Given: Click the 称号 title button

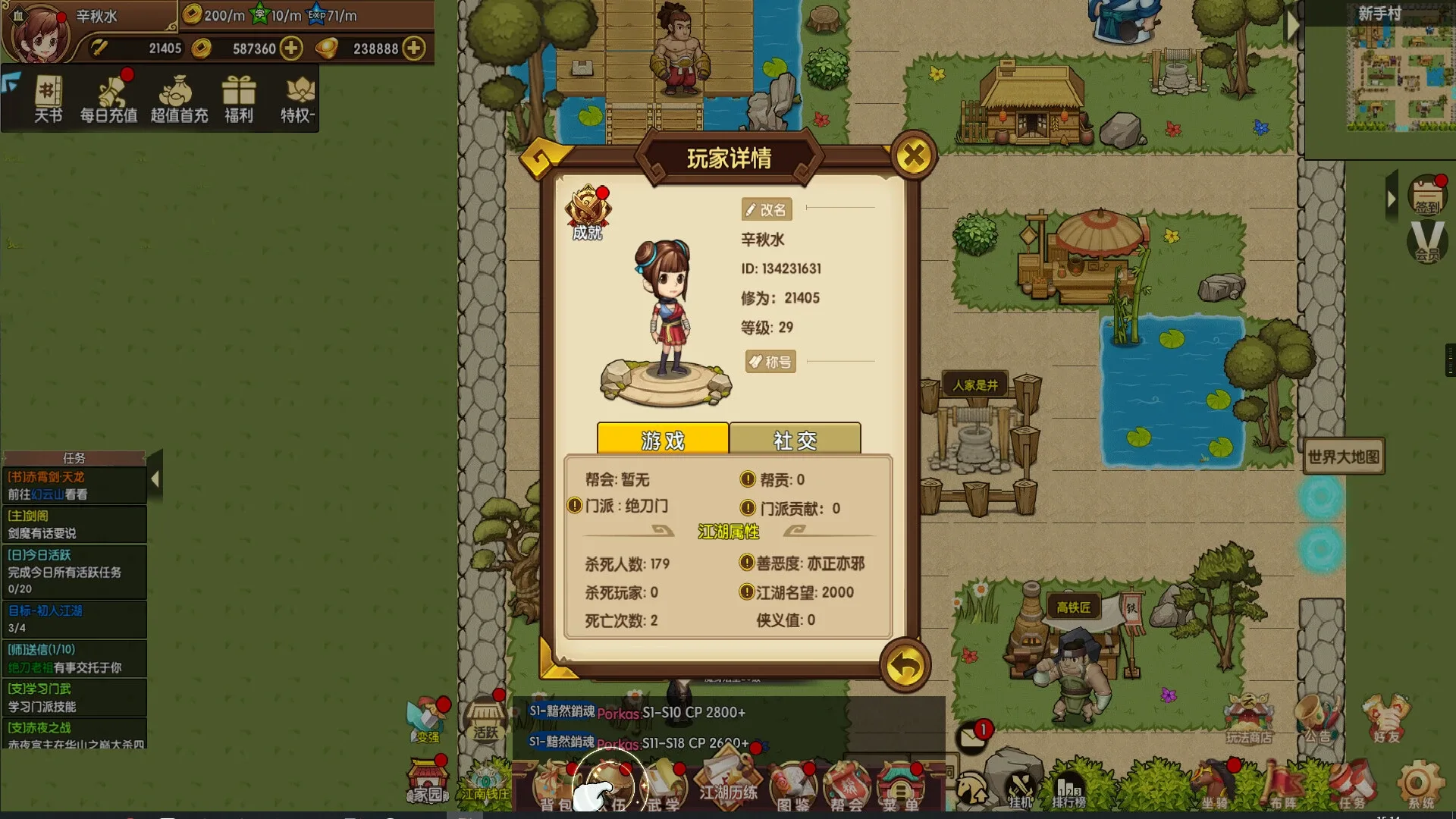Looking at the screenshot, I should pyautogui.click(x=770, y=362).
